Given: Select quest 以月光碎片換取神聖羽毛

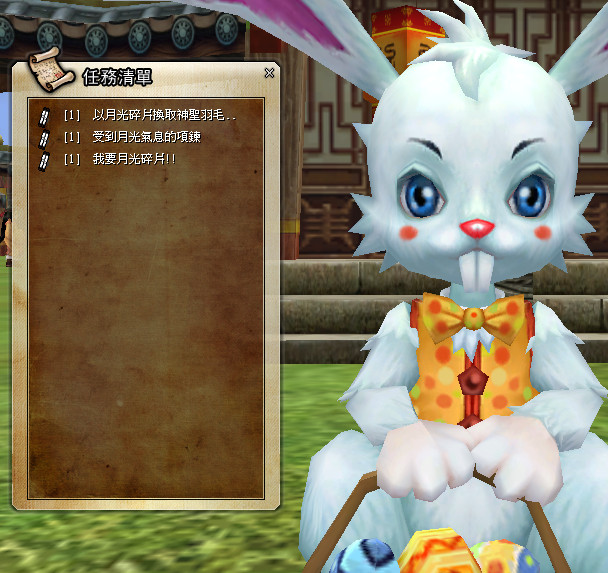Looking at the screenshot, I should pyautogui.click(x=164, y=115).
